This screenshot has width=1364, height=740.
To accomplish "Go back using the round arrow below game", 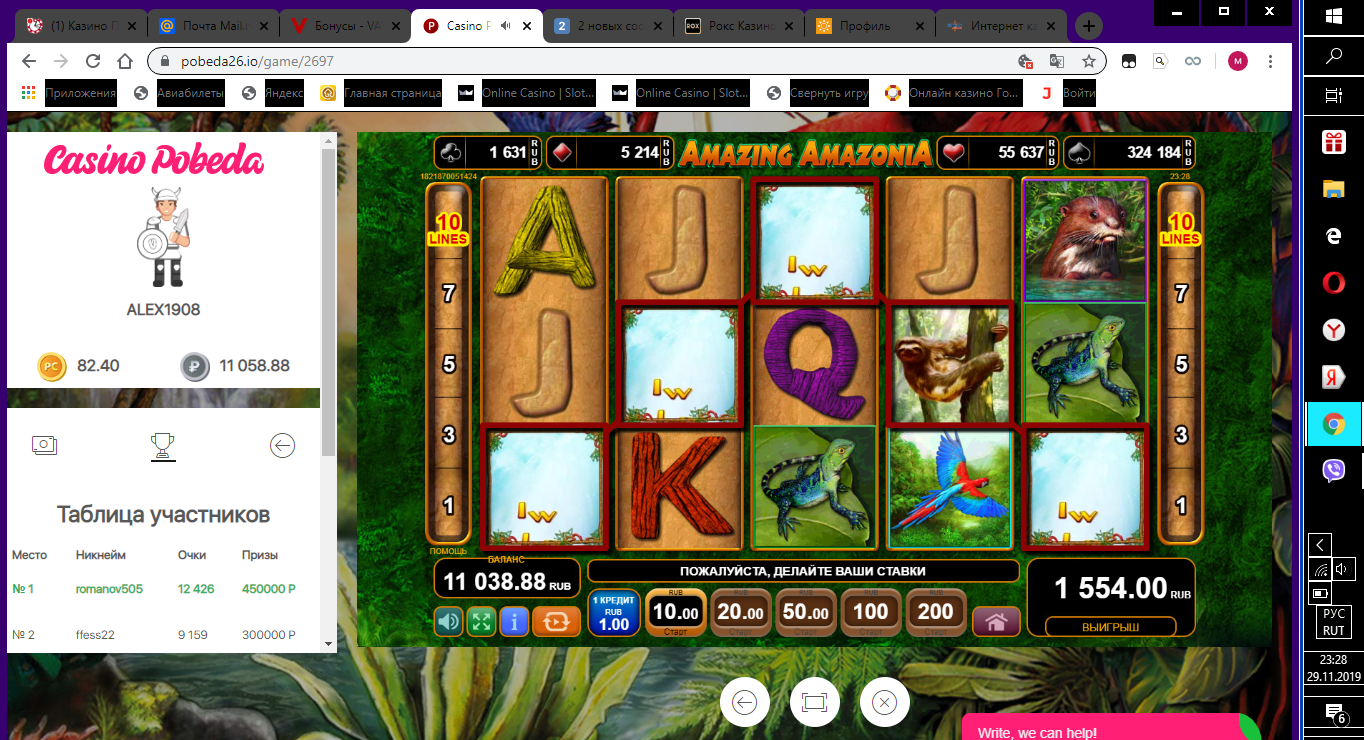I will point(744,702).
